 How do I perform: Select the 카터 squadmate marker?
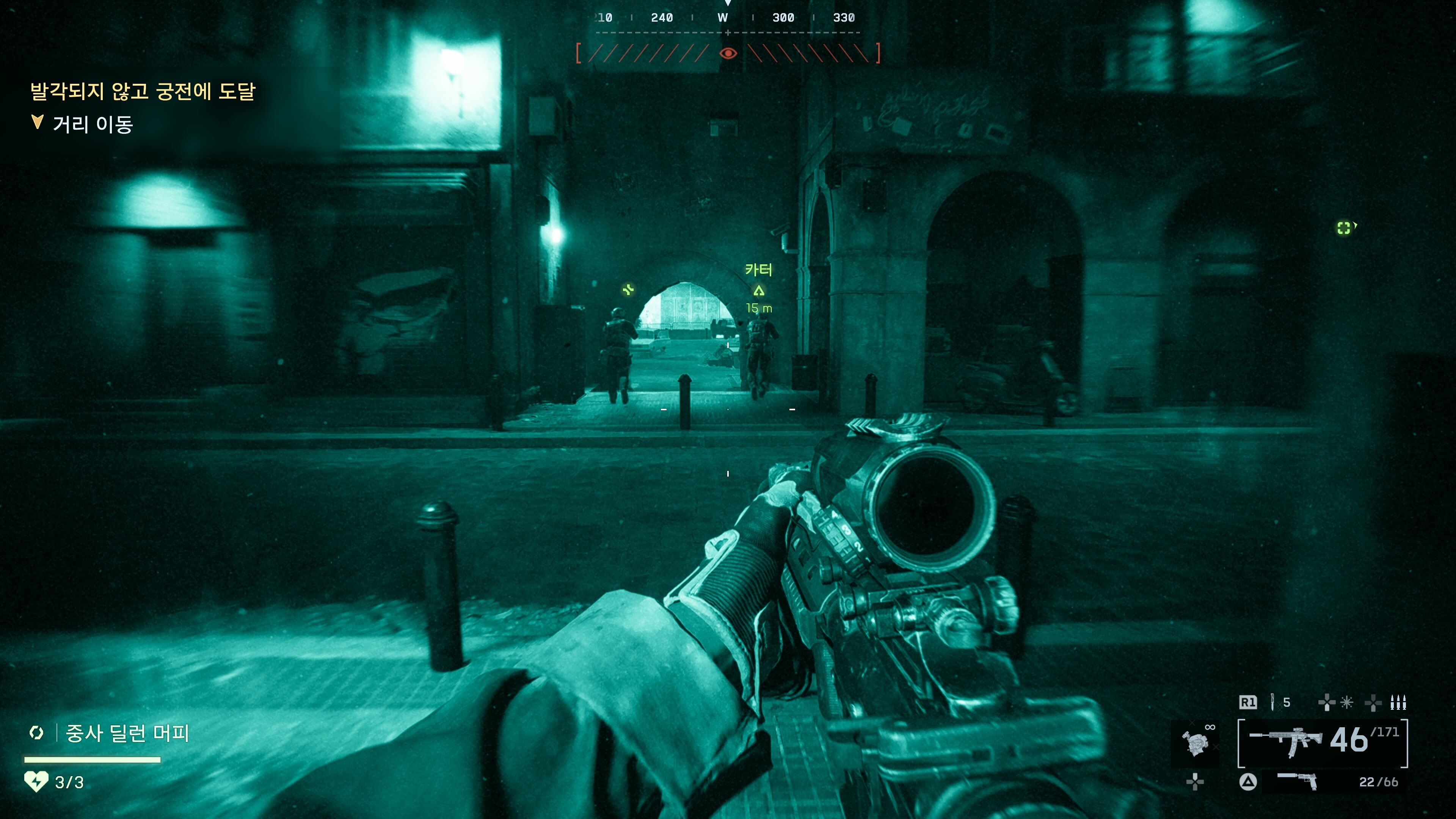[x=758, y=289]
